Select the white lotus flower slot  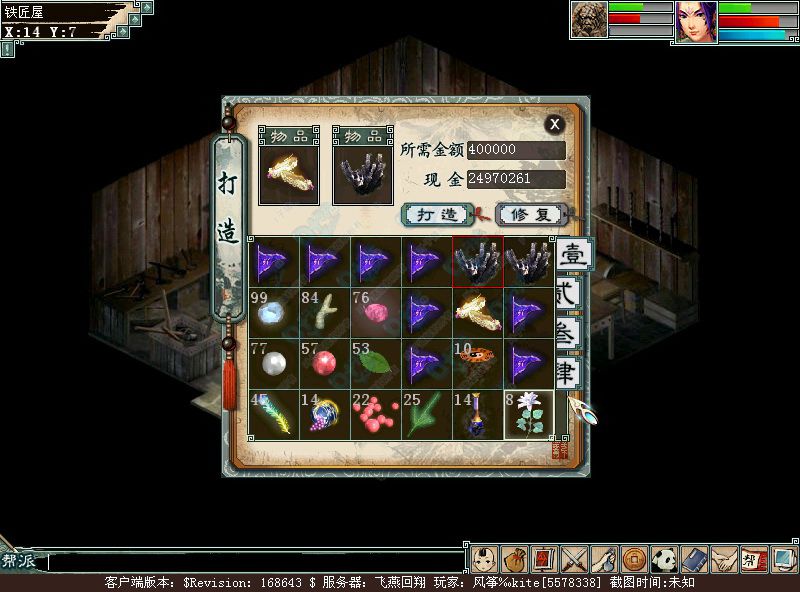[529, 415]
